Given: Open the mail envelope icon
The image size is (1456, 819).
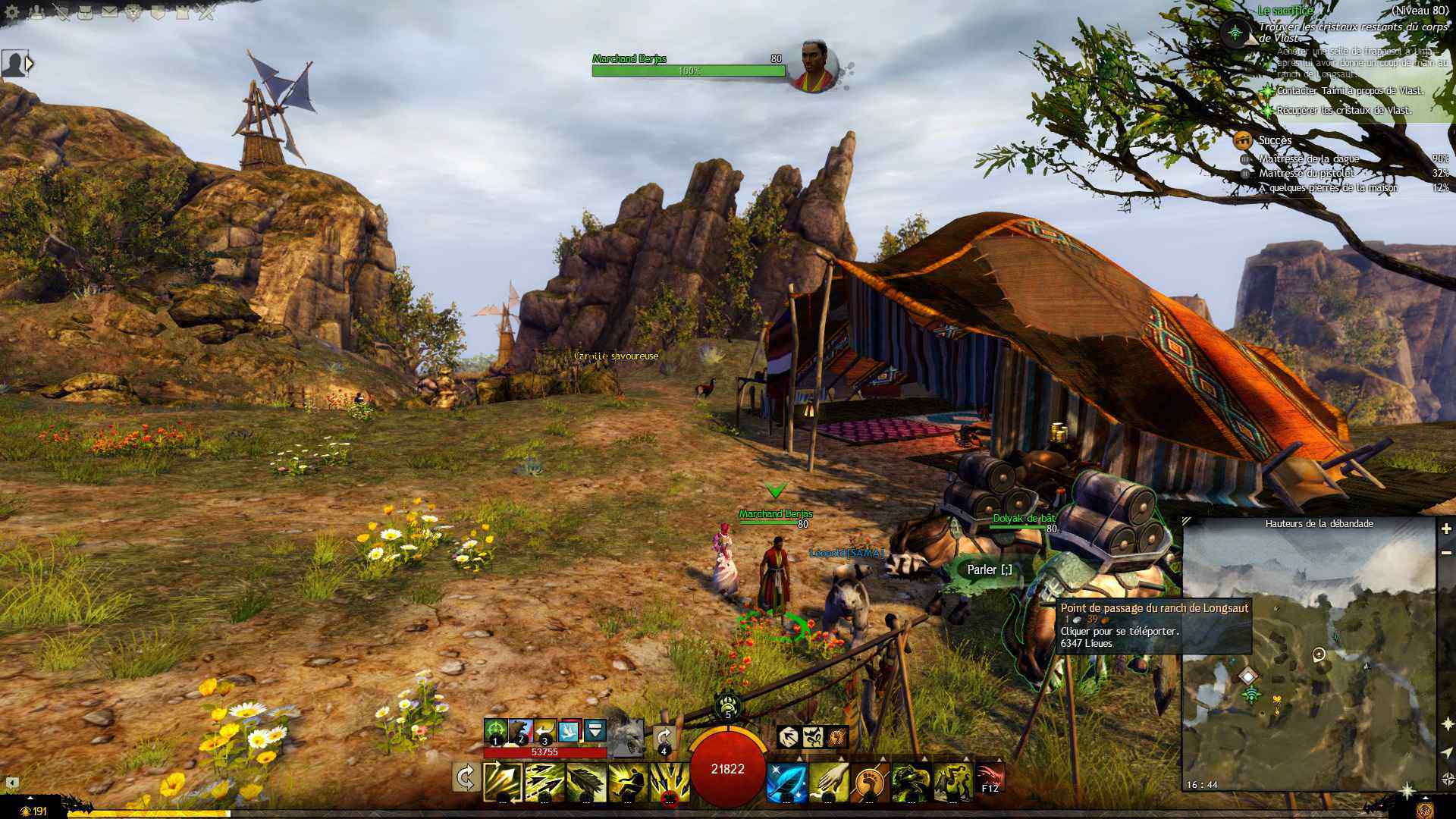Looking at the screenshot, I should tap(109, 12).
